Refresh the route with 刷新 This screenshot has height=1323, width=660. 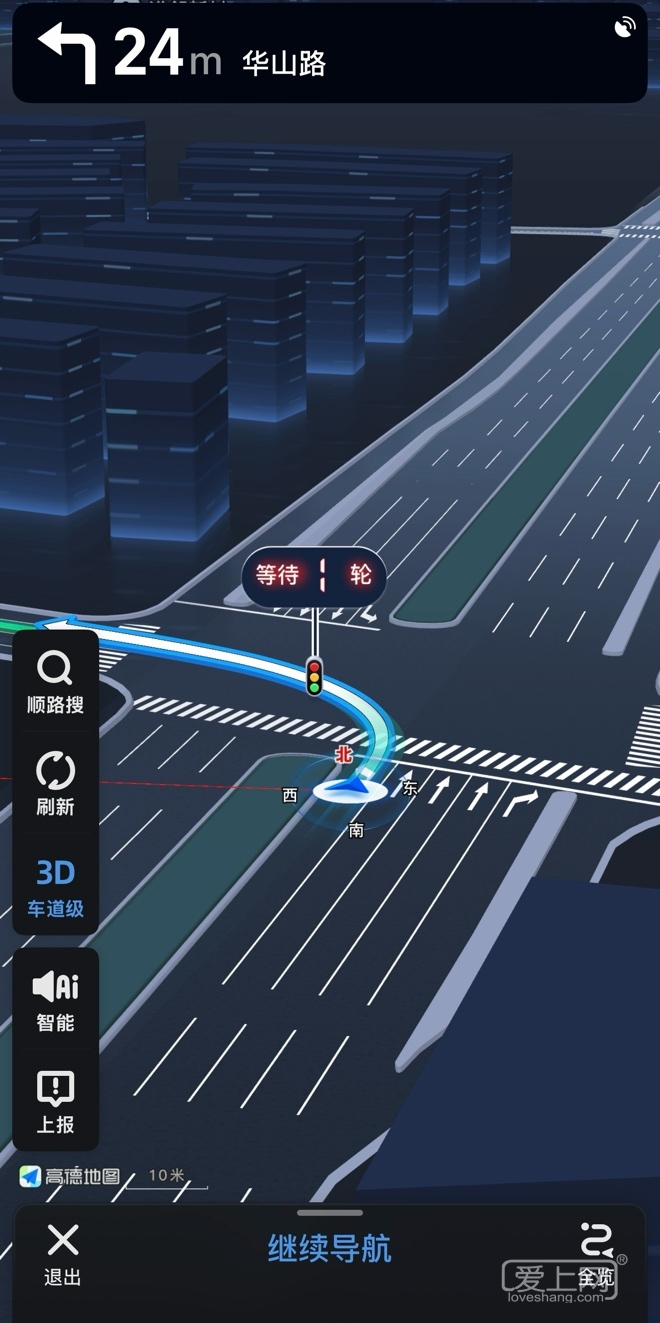55,784
